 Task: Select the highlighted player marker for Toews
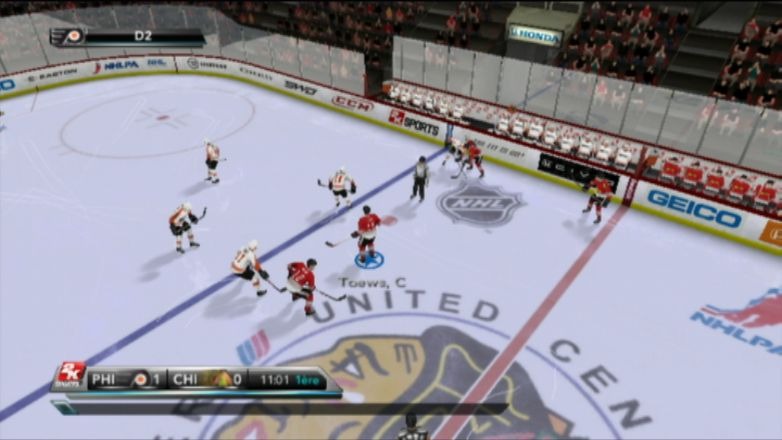point(369,259)
